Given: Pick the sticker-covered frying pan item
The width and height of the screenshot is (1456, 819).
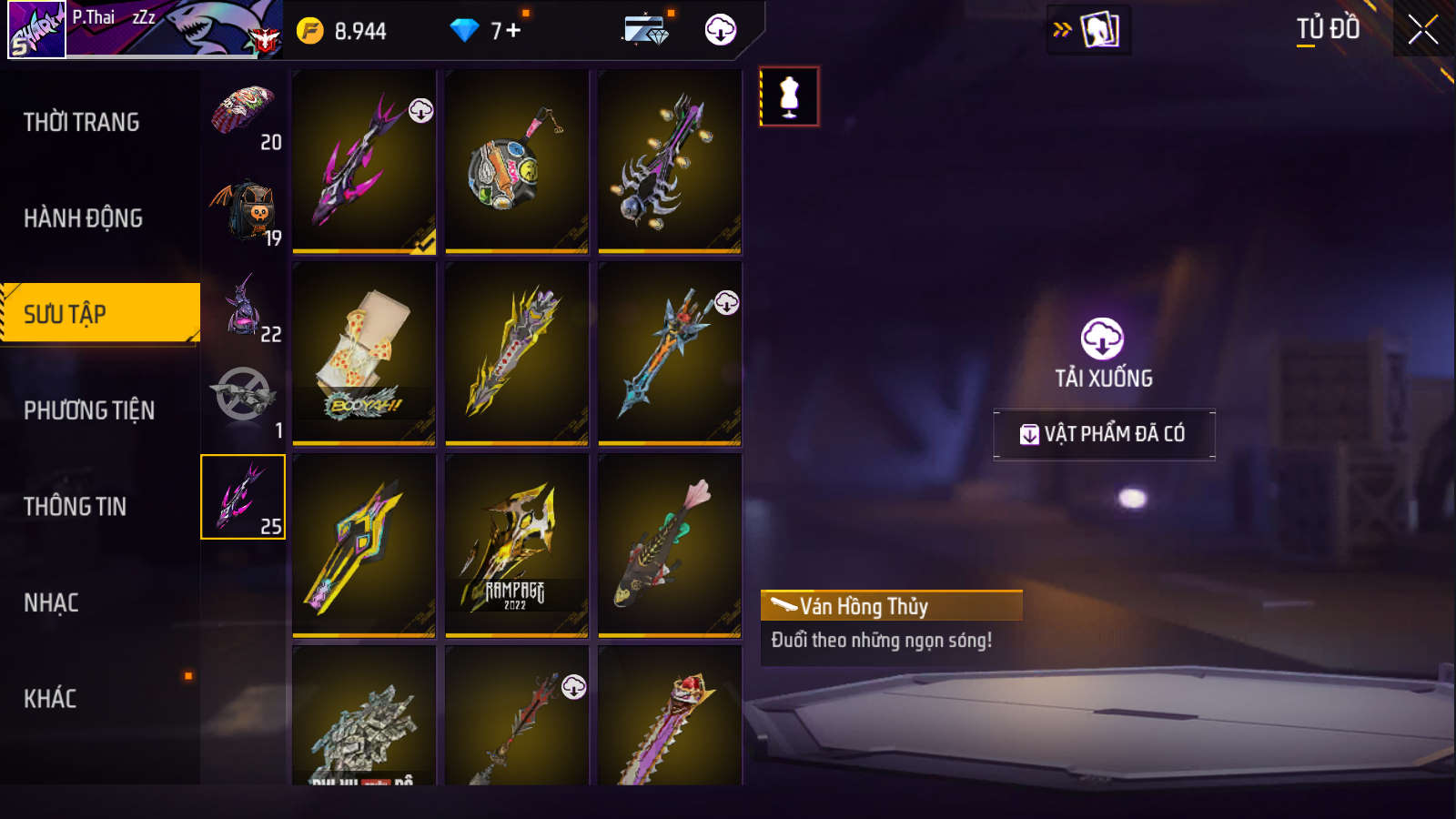Looking at the screenshot, I should click(517, 161).
